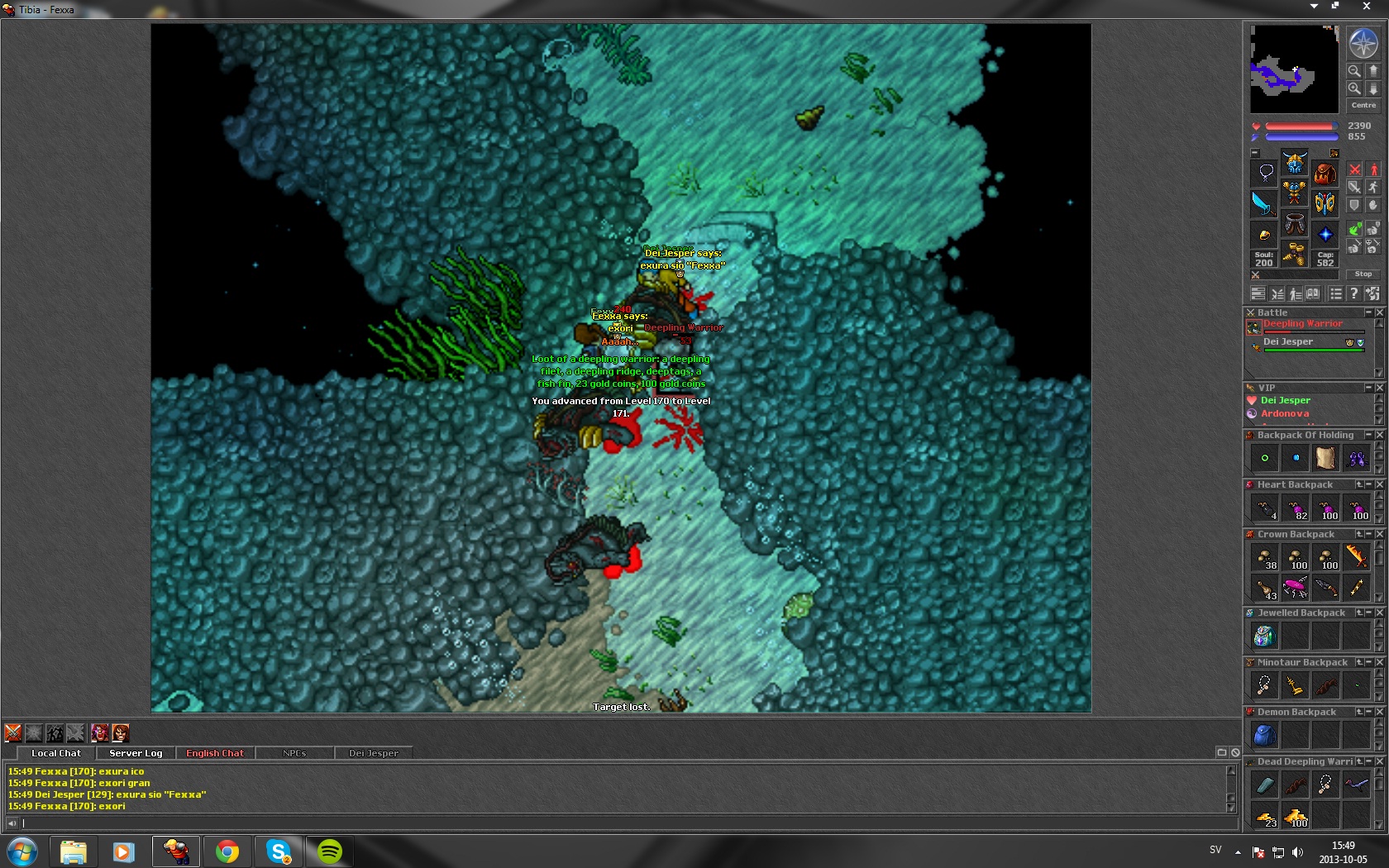Select Ardonova in the VIP list

tap(1284, 413)
